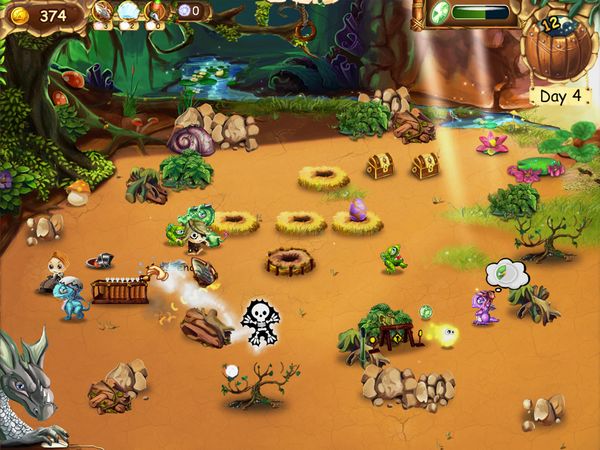Viewport: 600px width, 450px height.
Task: Select the silver feather item icon
Action: 104,11
